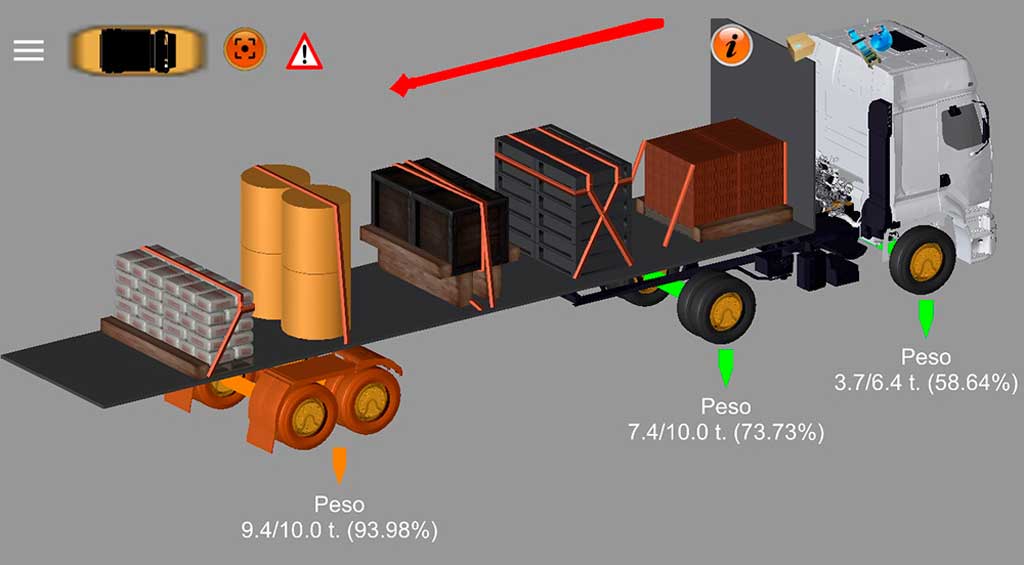Select the top-view truck icon
This screenshot has height=565, width=1024.
tap(137, 49)
